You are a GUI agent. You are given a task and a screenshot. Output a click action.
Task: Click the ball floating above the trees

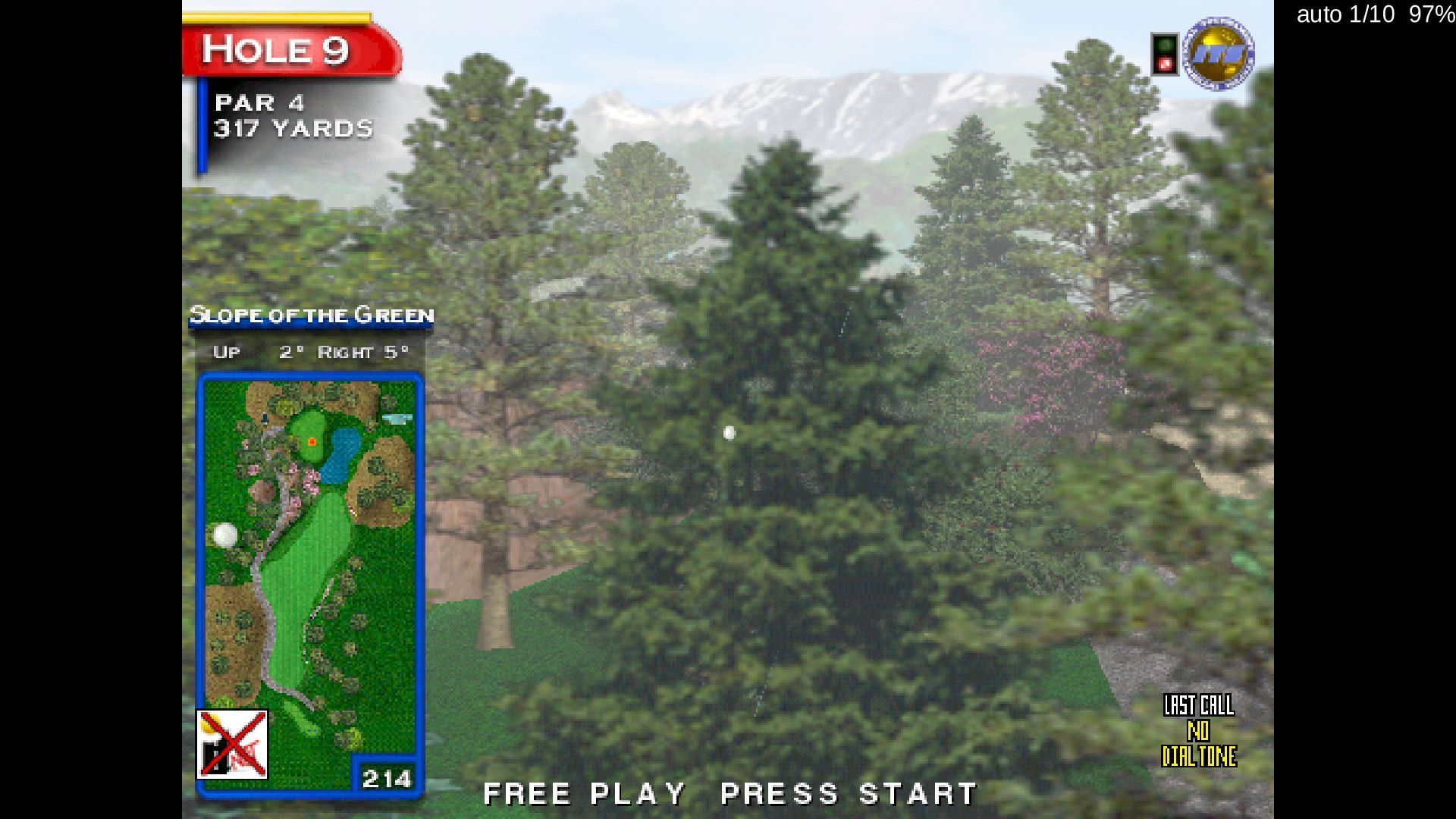[x=729, y=431]
